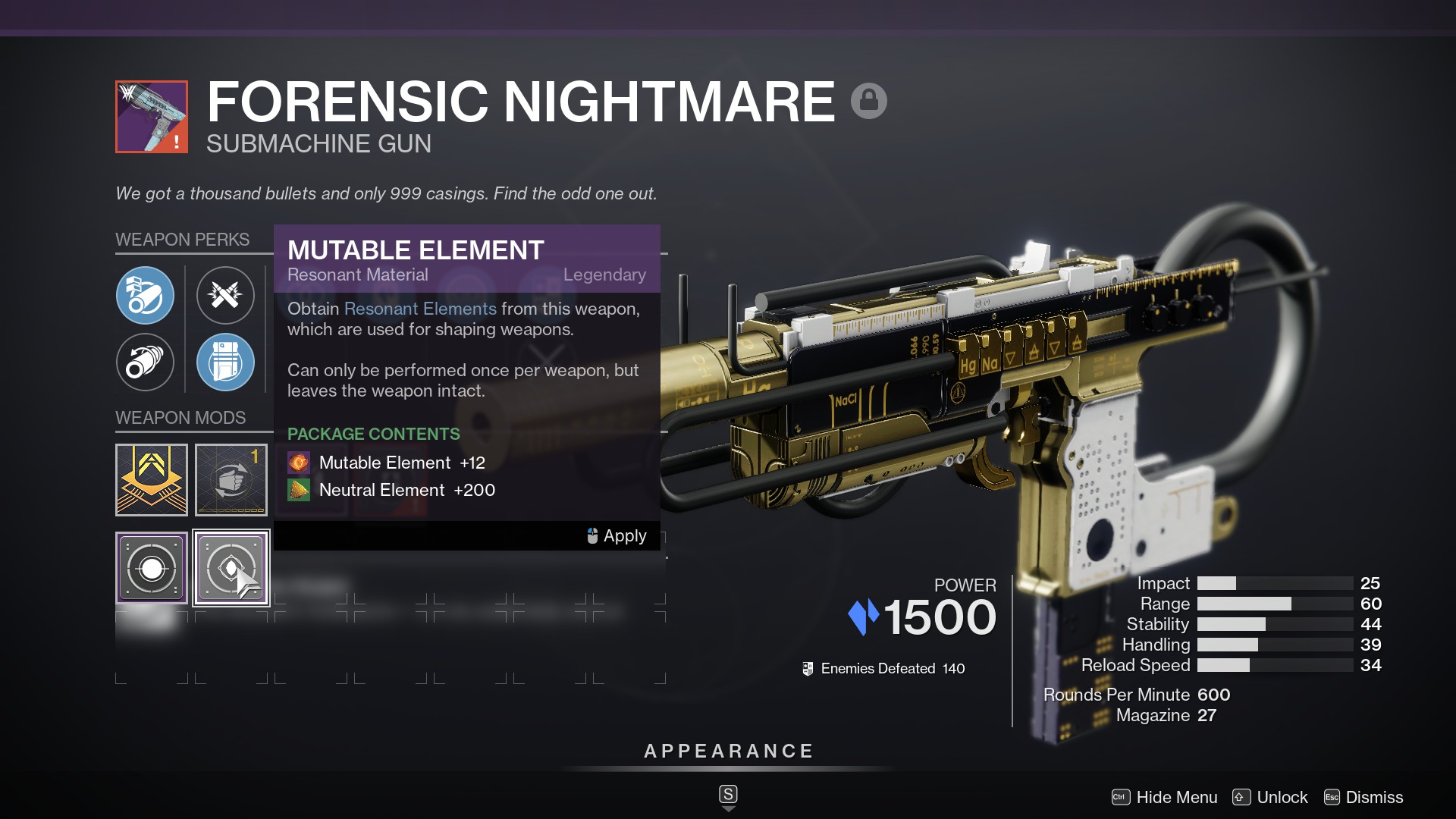Select the left targeting reticle mod

coord(151,567)
